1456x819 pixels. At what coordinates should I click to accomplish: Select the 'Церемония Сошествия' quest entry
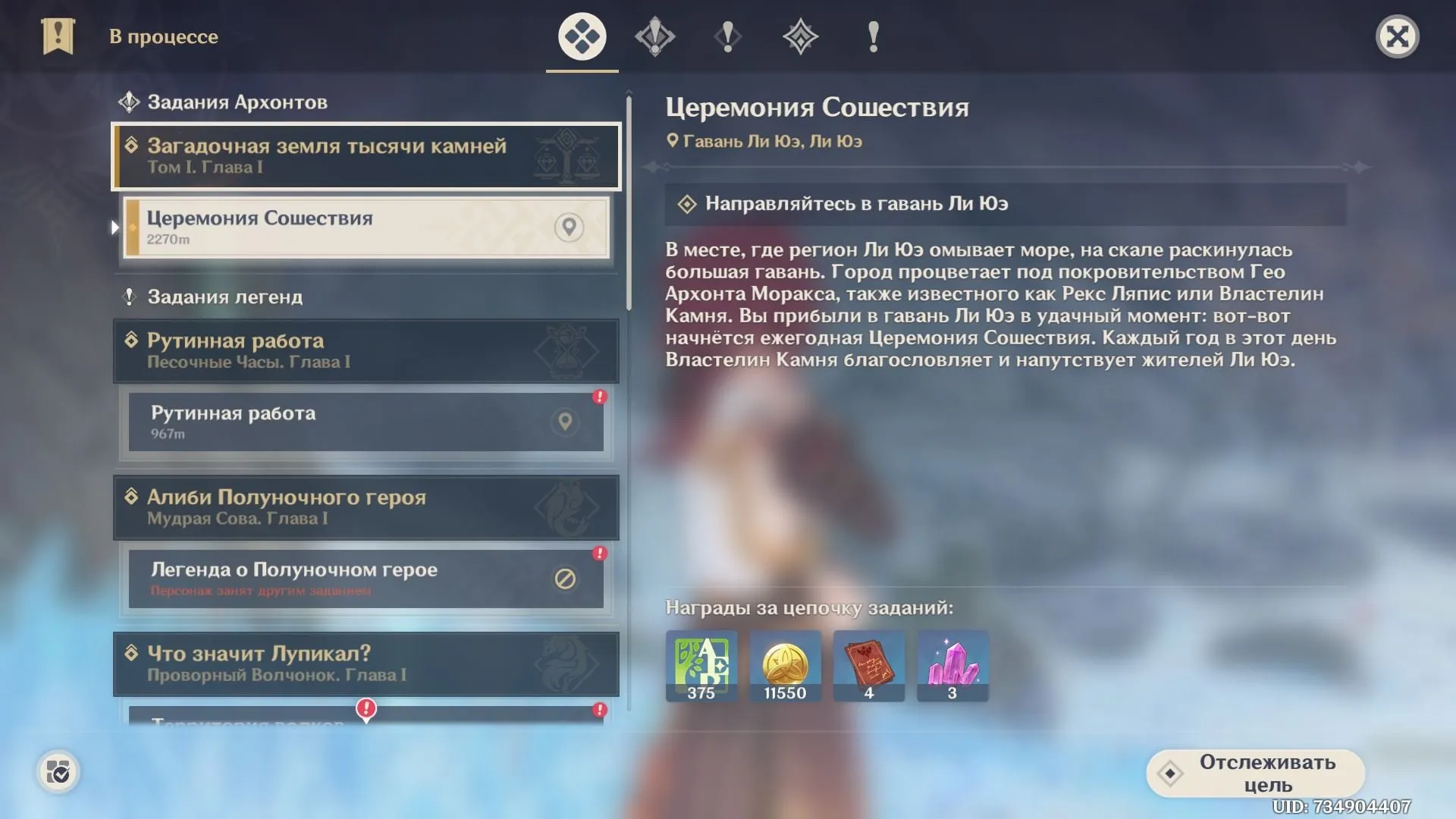(334, 227)
